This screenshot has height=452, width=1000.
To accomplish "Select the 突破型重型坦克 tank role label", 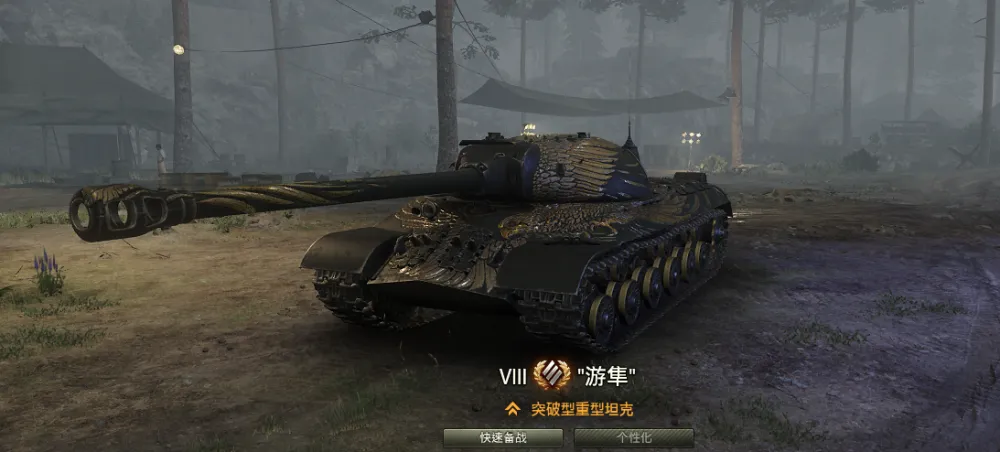I will pos(581,408).
